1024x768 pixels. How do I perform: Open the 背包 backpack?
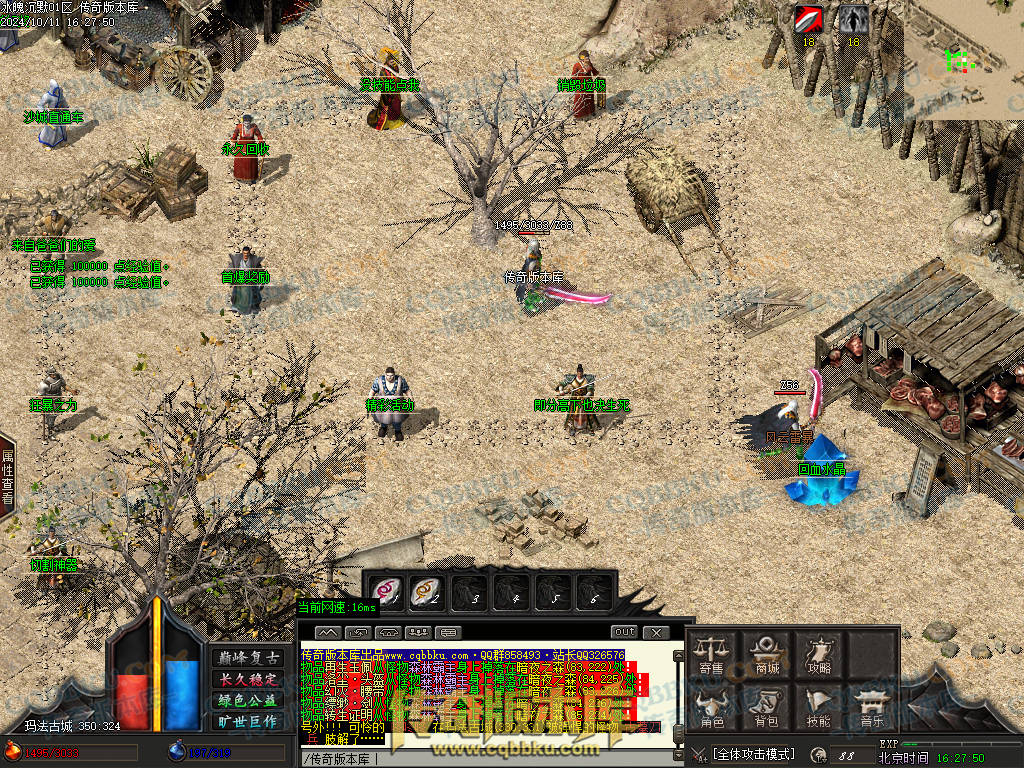(x=768, y=706)
